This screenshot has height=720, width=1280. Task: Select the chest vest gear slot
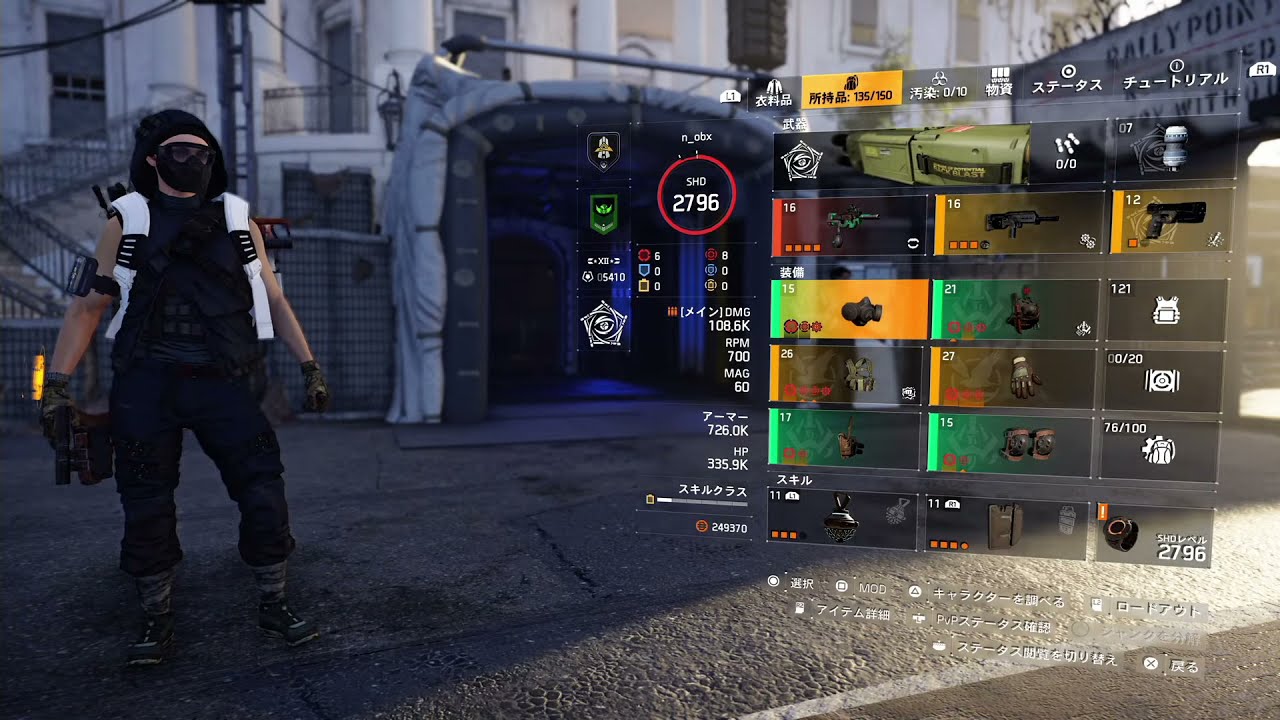tap(846, 375)
